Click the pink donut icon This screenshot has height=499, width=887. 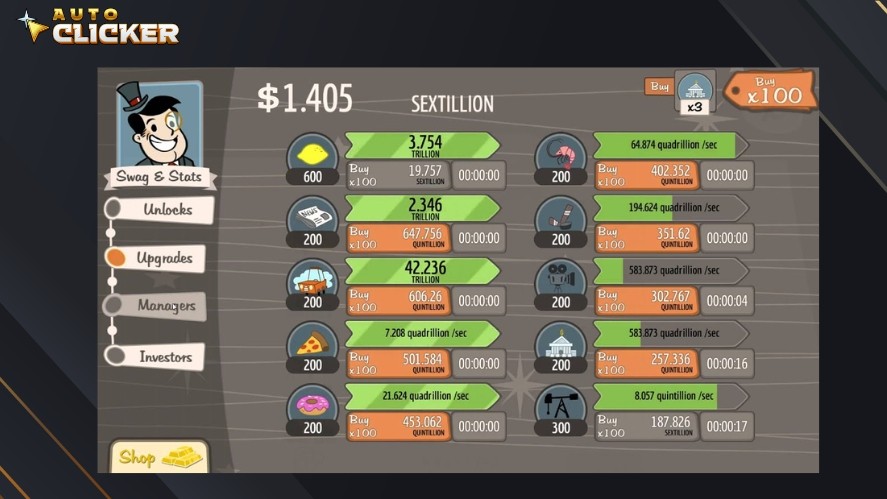coord(313,406)
